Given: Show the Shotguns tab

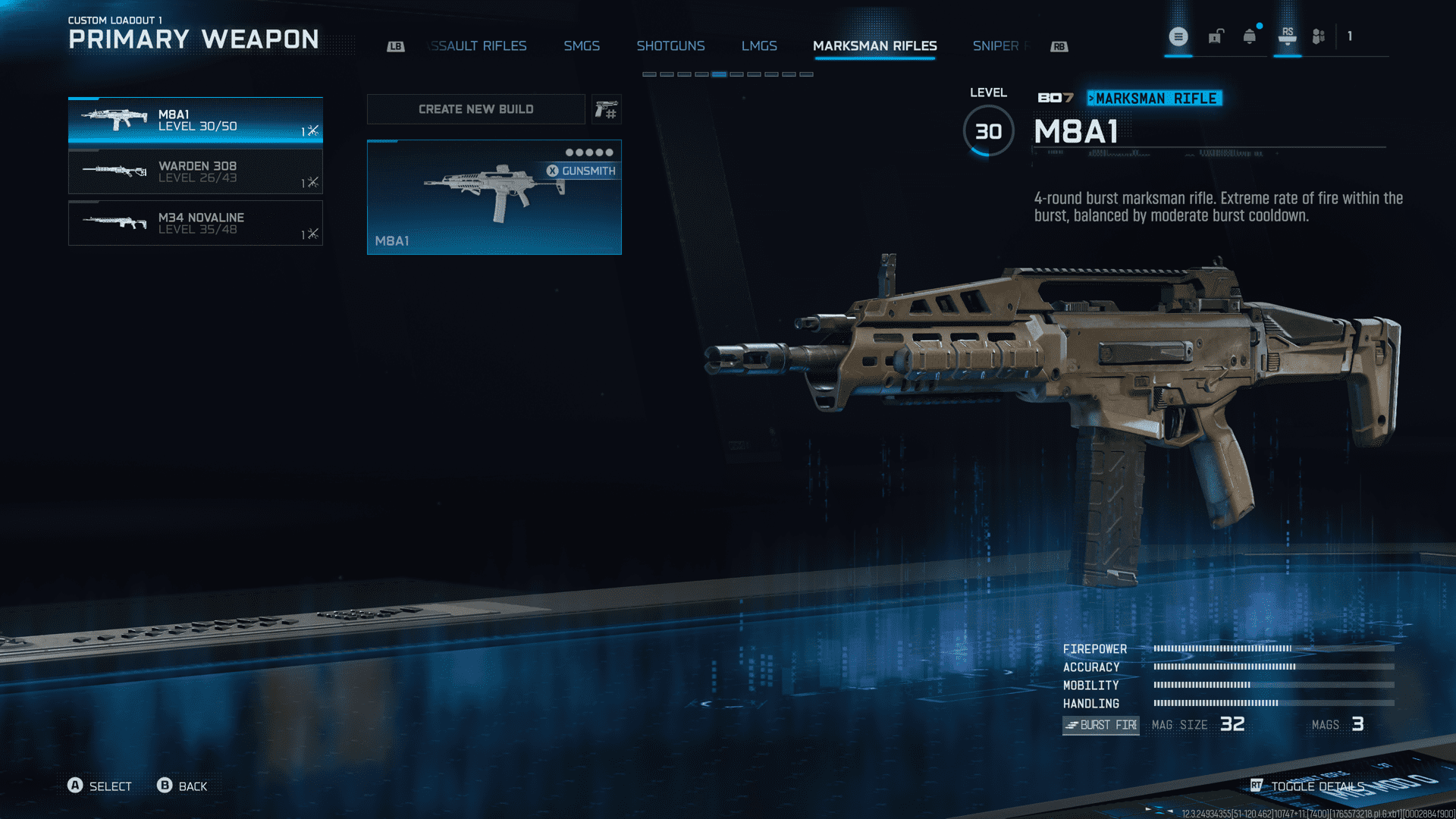Looking at the screenshot, I should tap(670, 46).
